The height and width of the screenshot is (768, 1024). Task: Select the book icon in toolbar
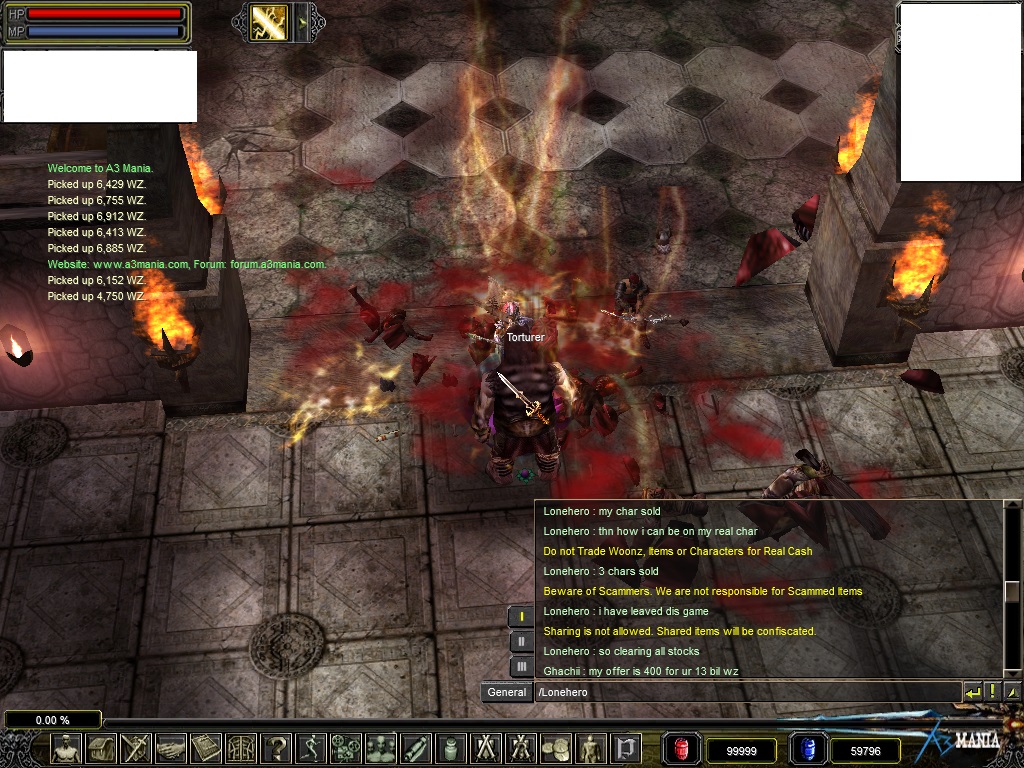point(206,748)
